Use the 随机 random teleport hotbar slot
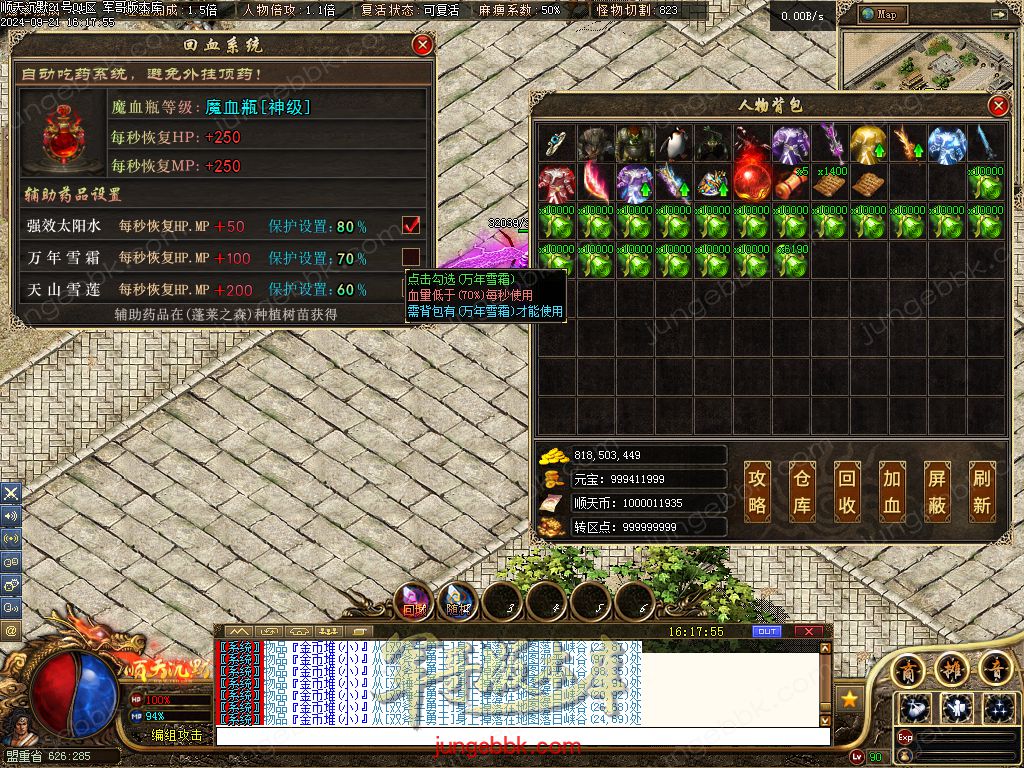Screen dimensions: 1024x768 (458, 601)
